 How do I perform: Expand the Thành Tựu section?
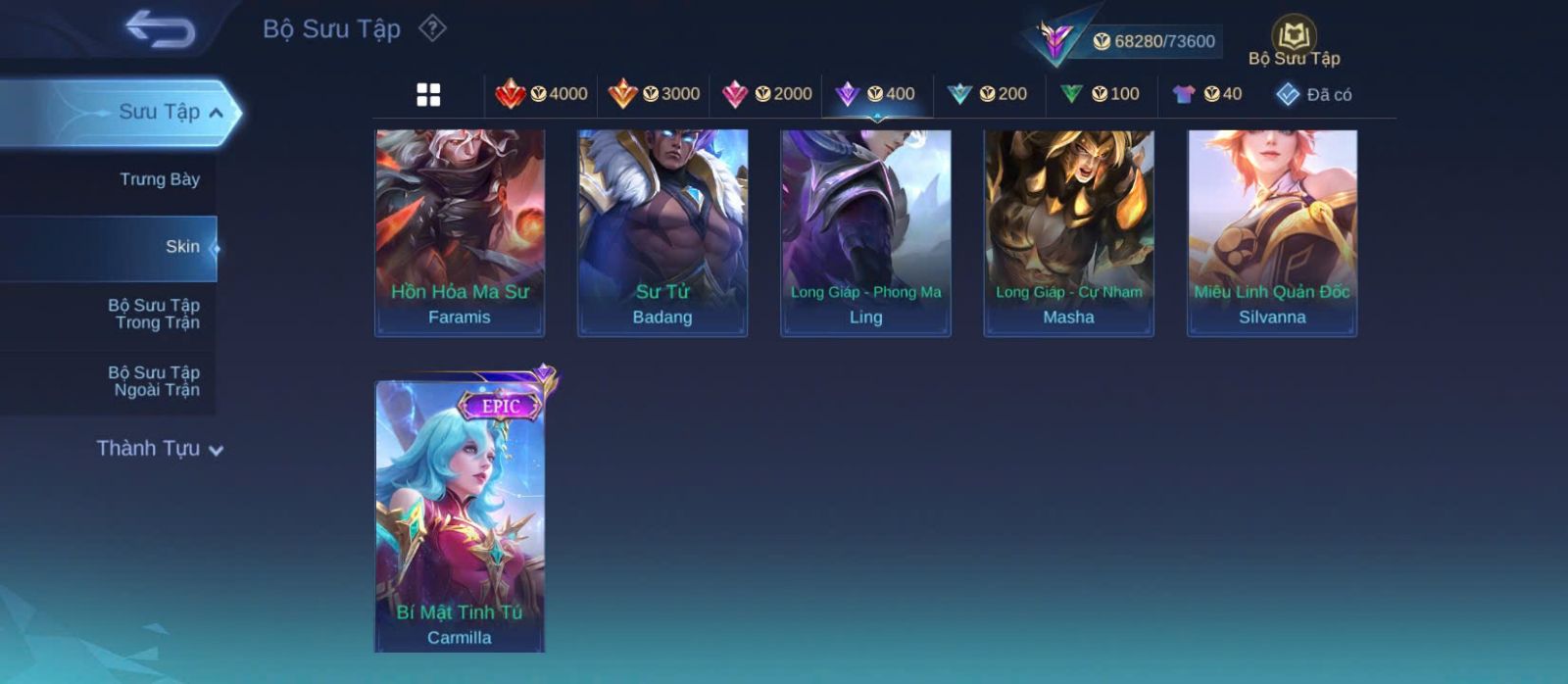[x=160, y=449]
